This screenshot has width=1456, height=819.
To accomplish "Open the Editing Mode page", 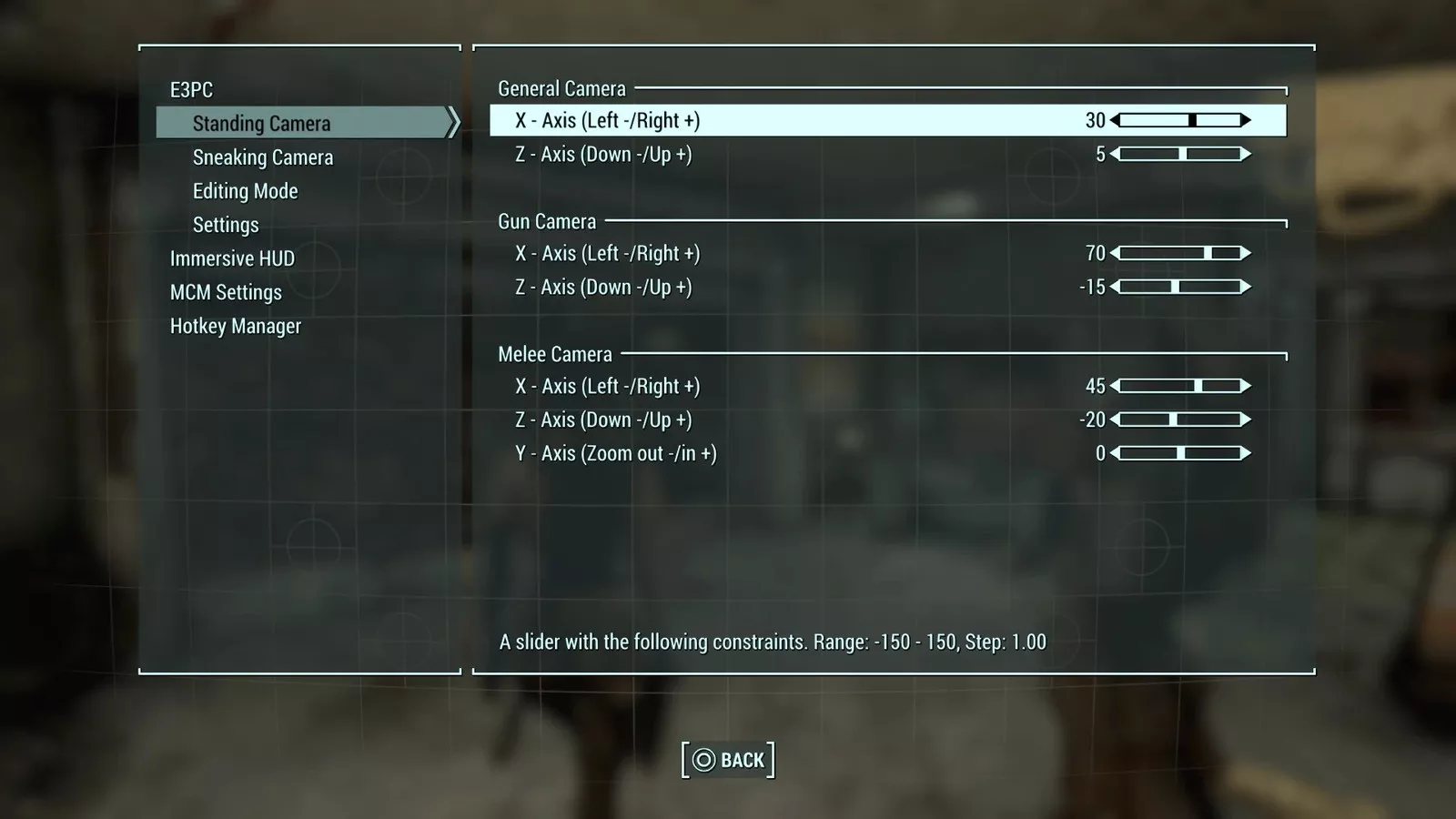I will [245, 191].
